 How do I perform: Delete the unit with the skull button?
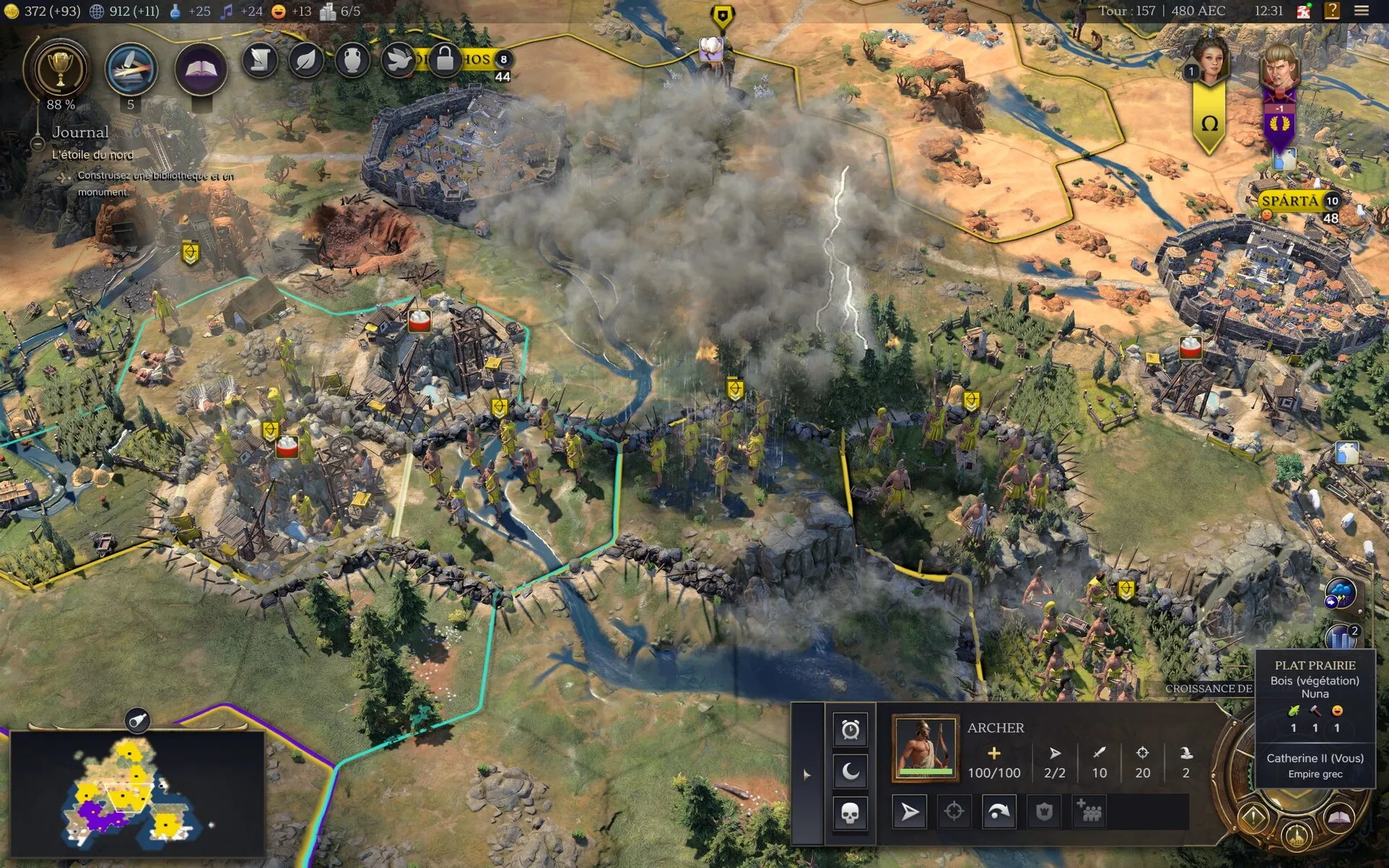click(x=850, y=813)
